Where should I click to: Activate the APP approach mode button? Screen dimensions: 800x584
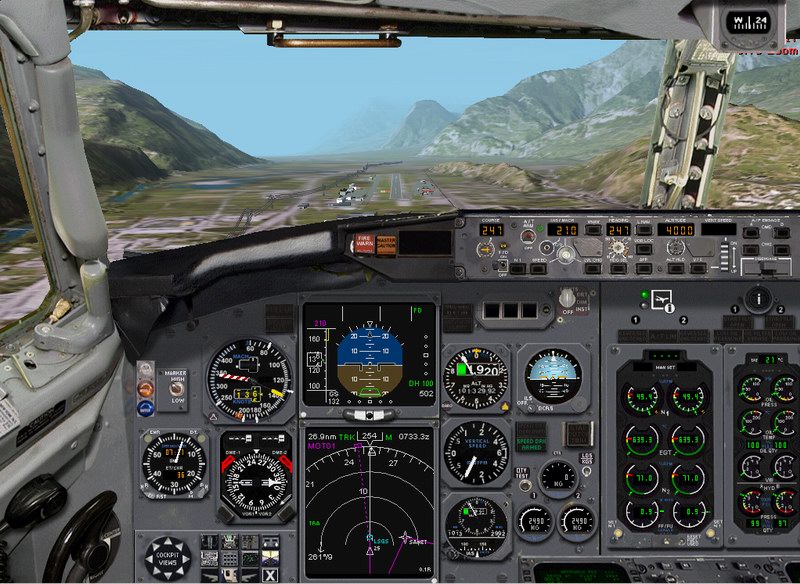tap(643, 267)
